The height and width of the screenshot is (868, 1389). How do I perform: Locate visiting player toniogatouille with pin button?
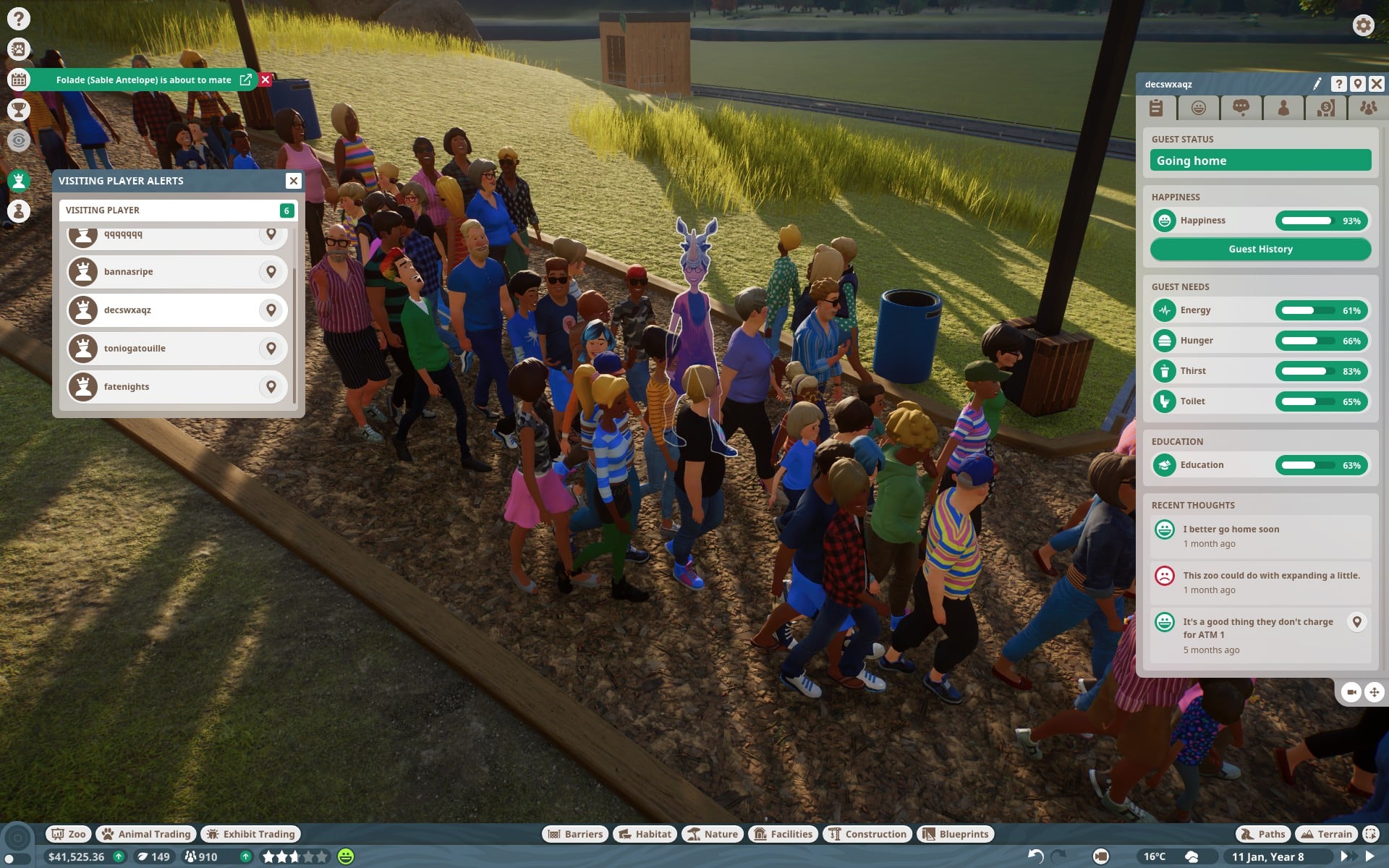[x=271, y=349]
